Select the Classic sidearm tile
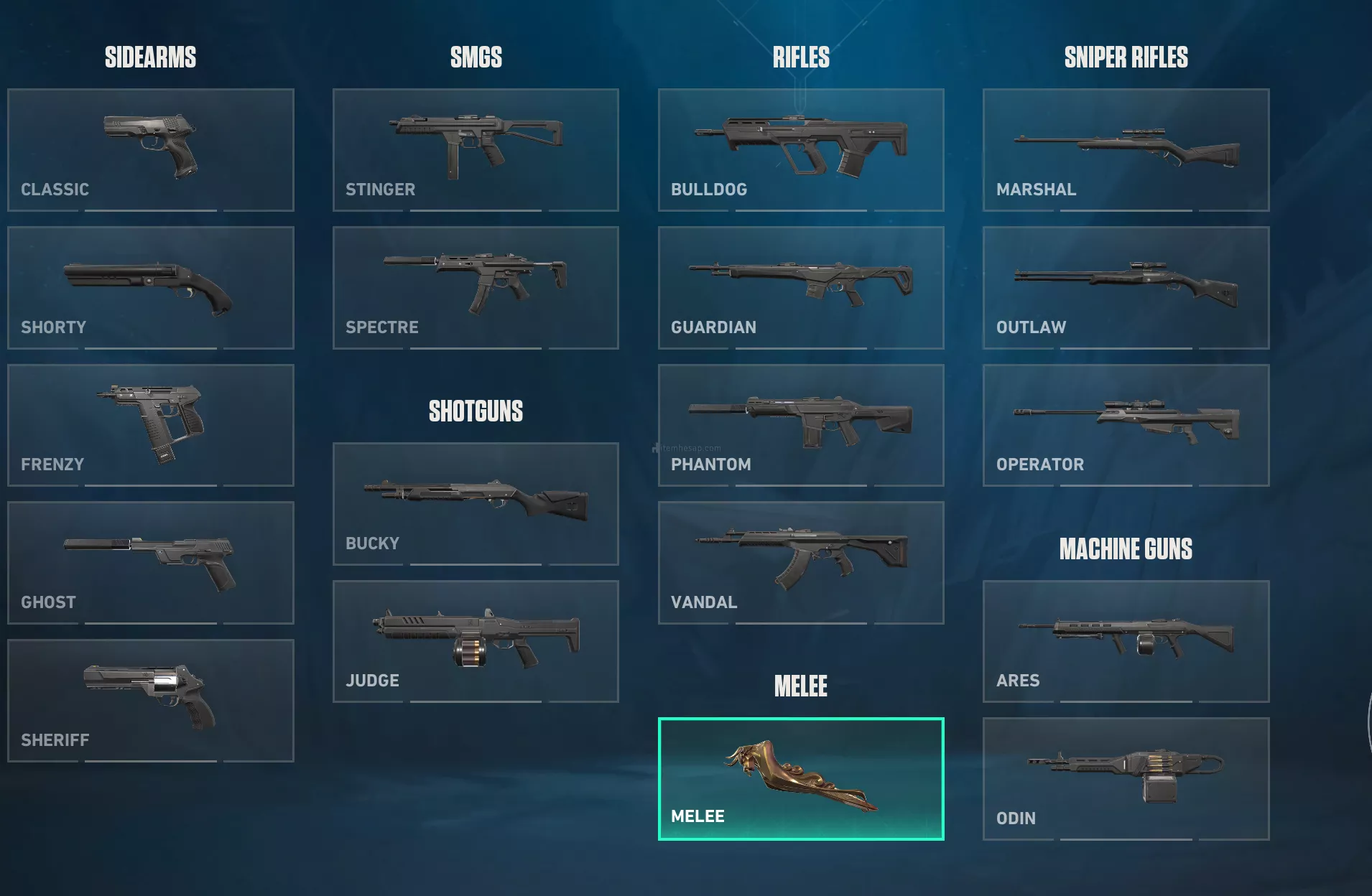The image size is (1372, 896). point(151,150)
